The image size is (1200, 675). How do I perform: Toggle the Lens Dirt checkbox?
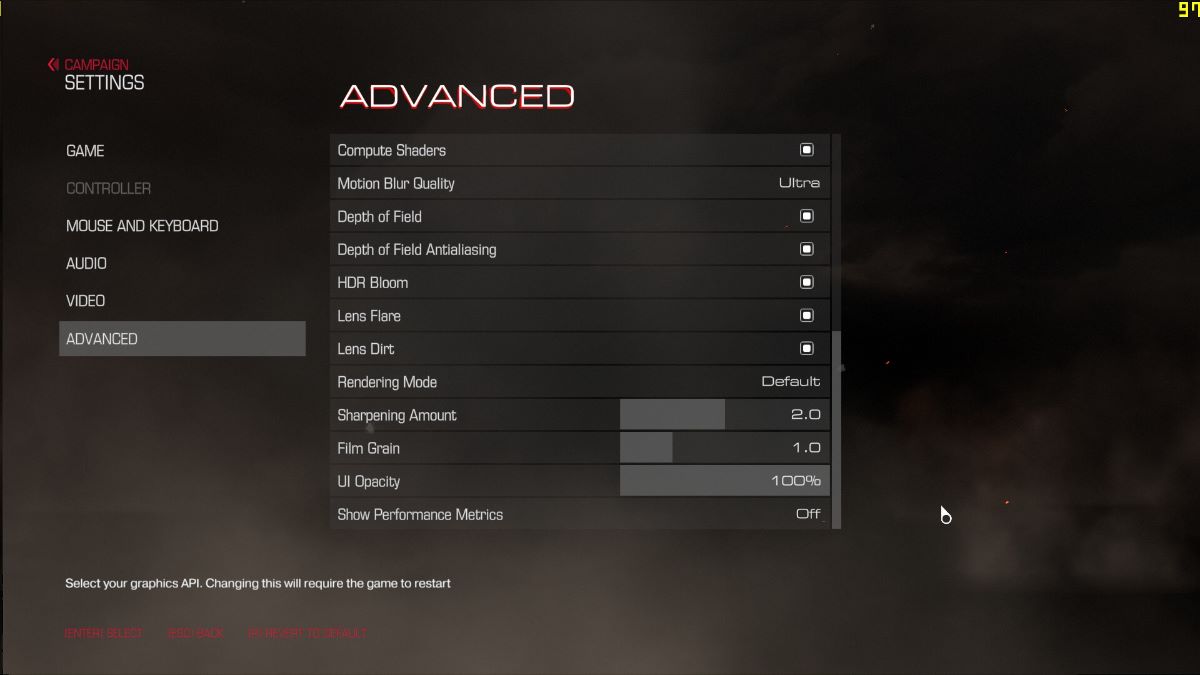pos(806,348)
